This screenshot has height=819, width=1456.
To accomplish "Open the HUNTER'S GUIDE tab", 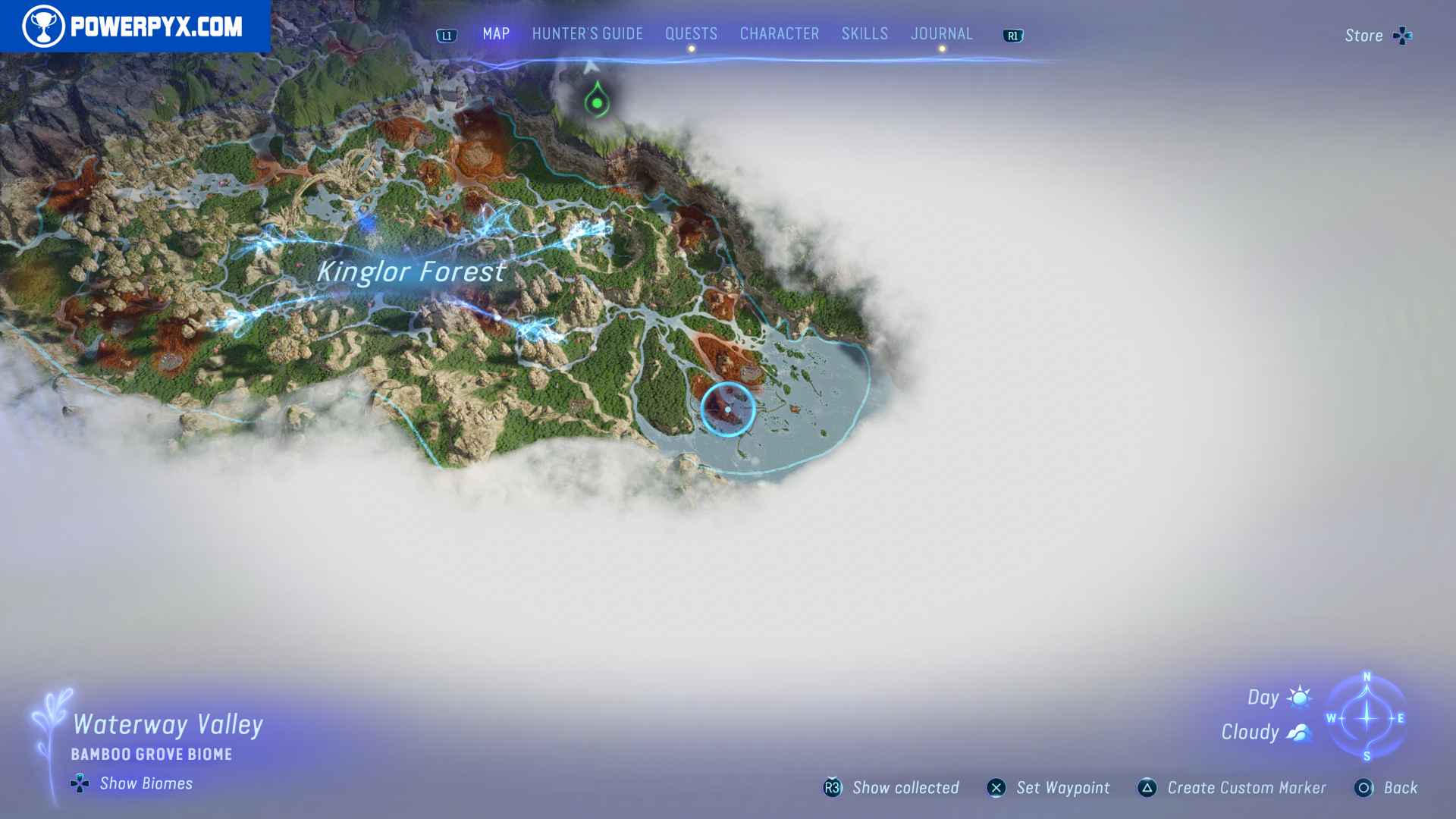I will 587,33.
